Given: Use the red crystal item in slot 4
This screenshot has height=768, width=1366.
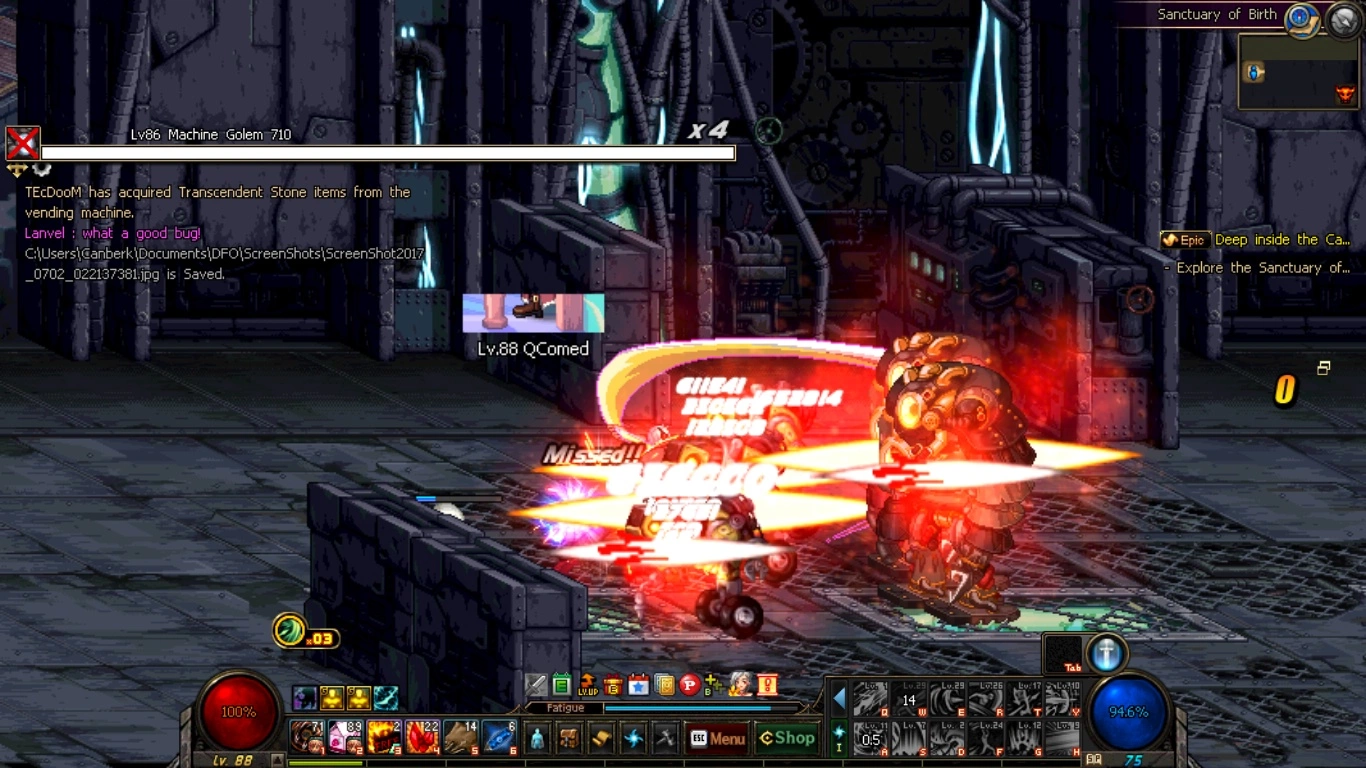Looking at the screenshot, I should click(x=422, y=737).
